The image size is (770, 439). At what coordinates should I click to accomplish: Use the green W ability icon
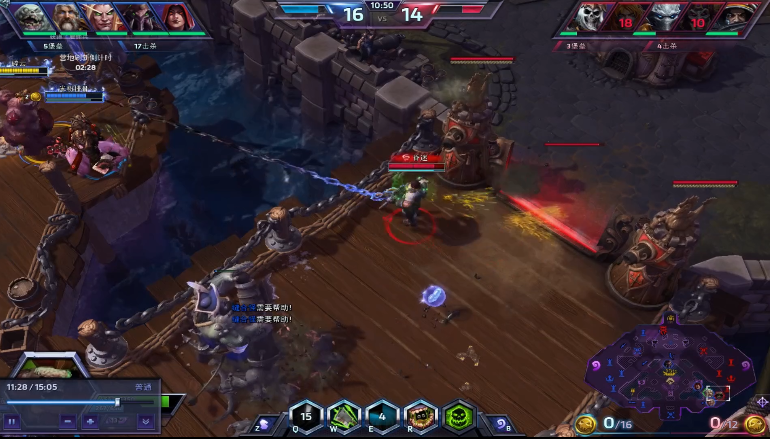coord(344,416)
